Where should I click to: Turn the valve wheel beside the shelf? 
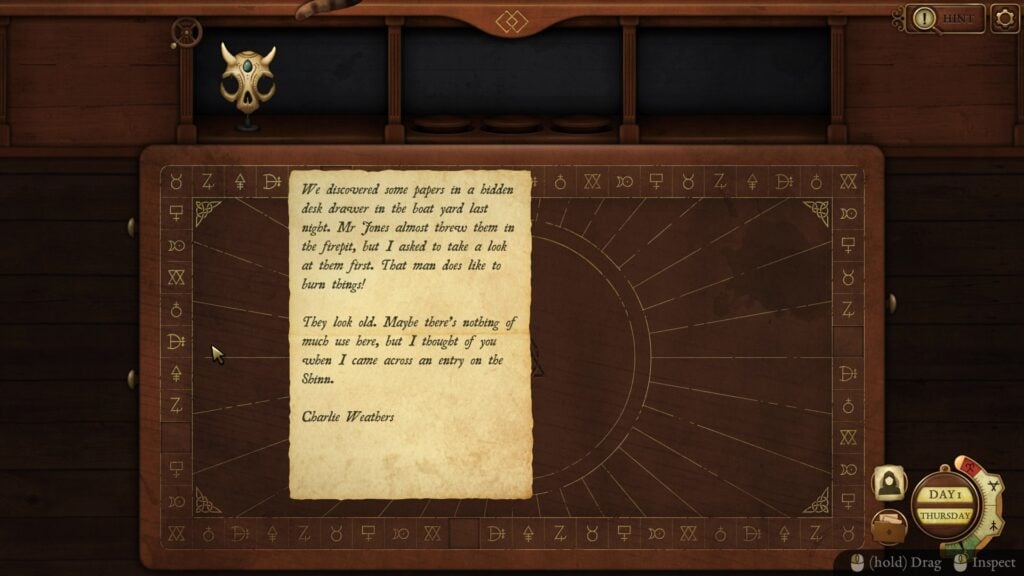click(x=183, y=33)
